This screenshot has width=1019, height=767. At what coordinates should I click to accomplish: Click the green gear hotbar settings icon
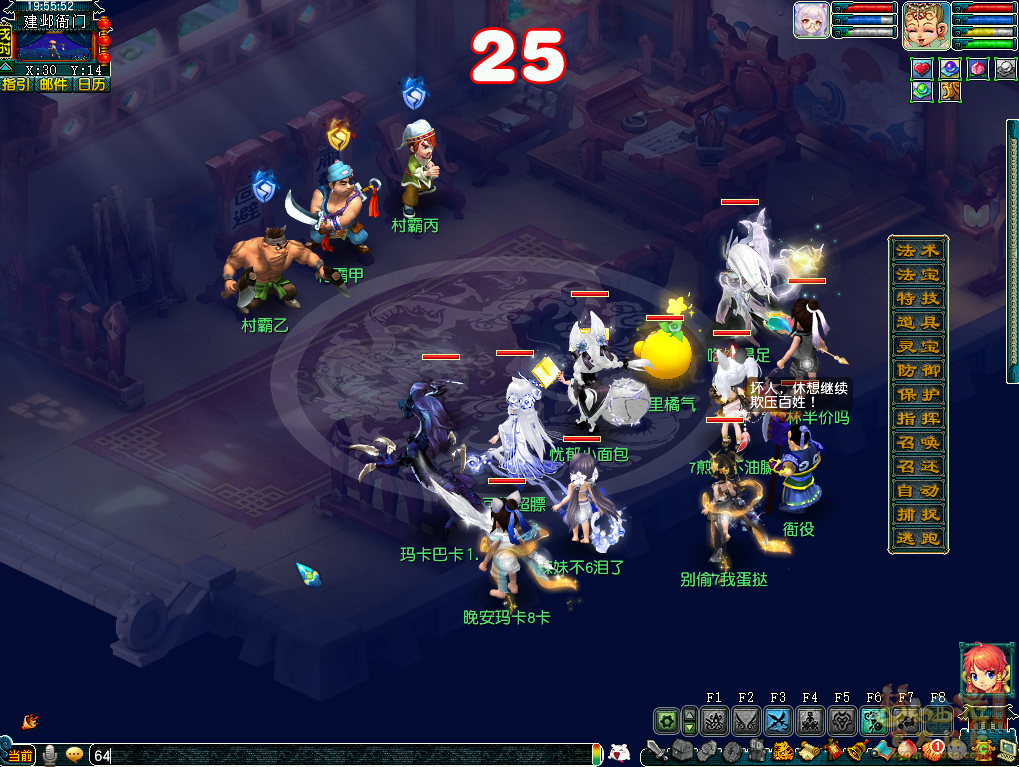665,720
